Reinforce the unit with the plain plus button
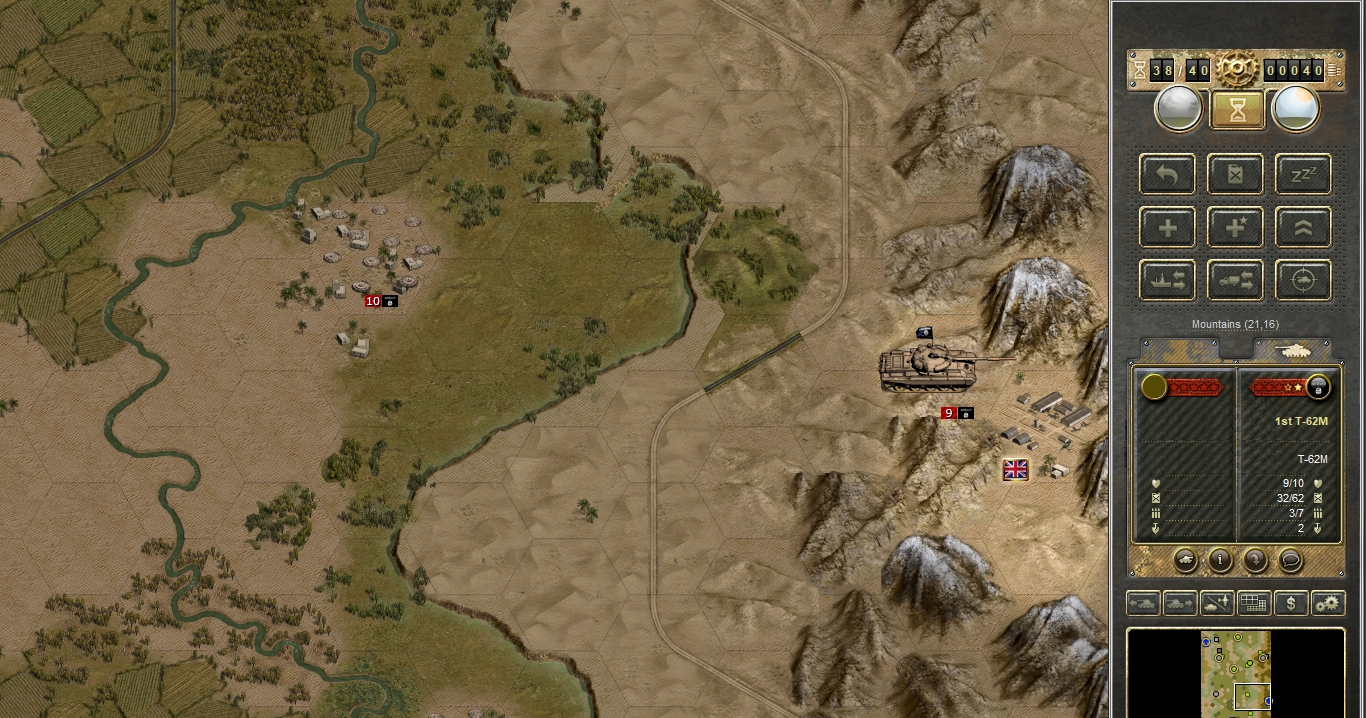 click(x=1167, y=227)
